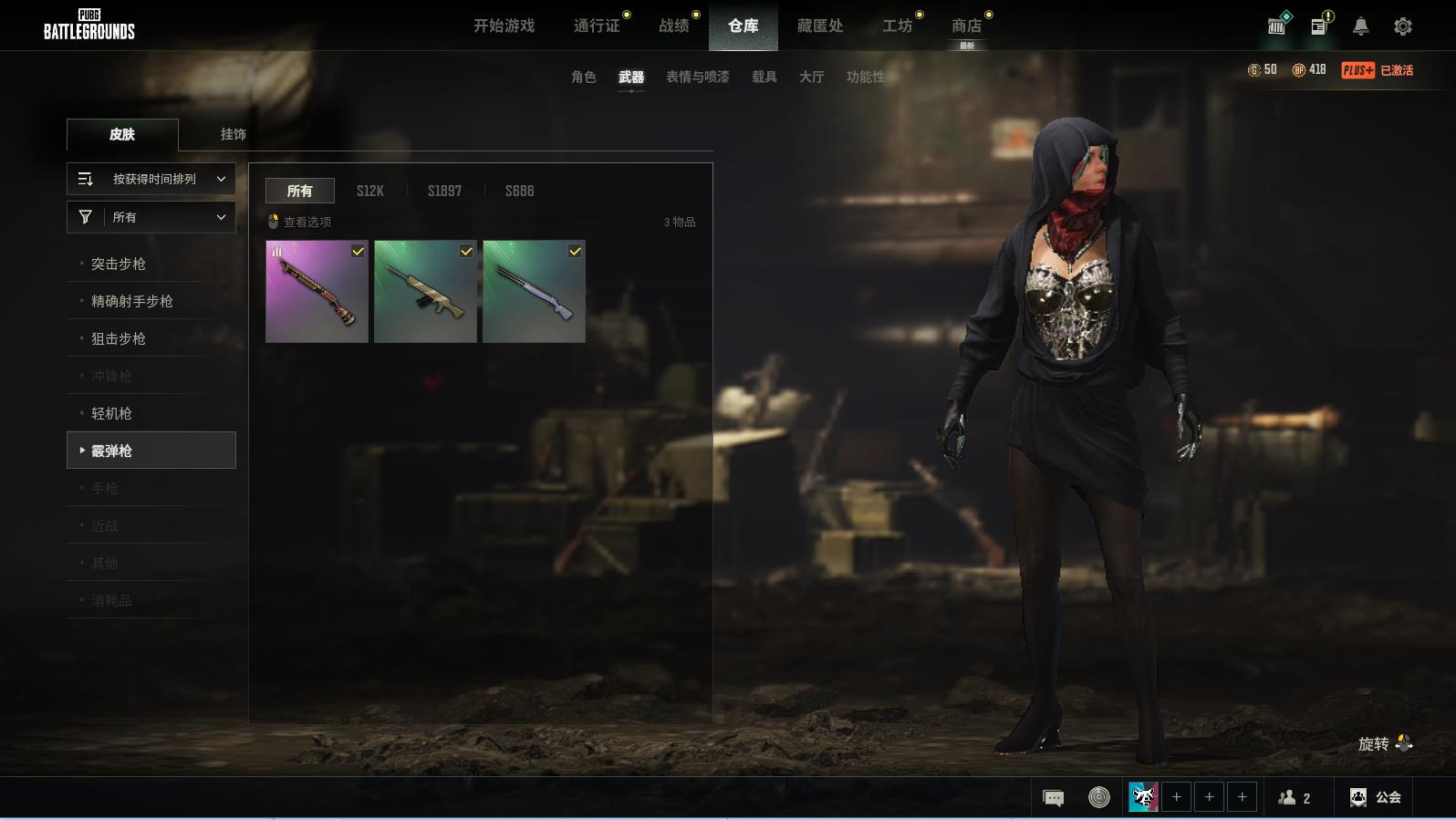
Task: Open the settings gear icon
Action: 1402,26
